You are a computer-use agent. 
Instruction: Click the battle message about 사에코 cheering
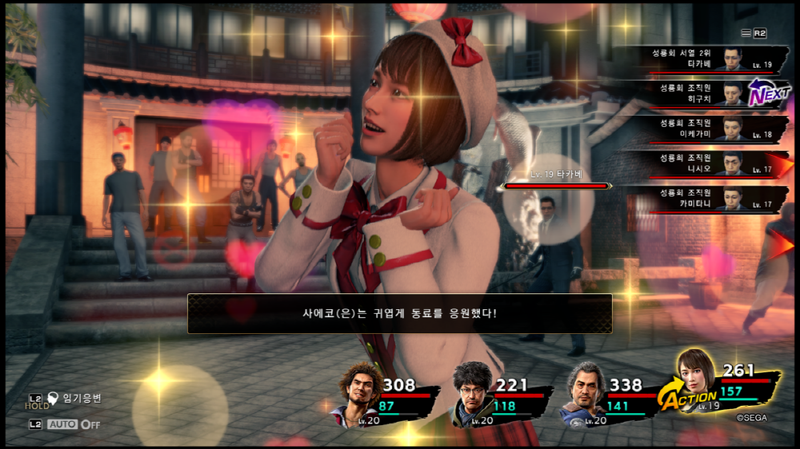(399, 313)
